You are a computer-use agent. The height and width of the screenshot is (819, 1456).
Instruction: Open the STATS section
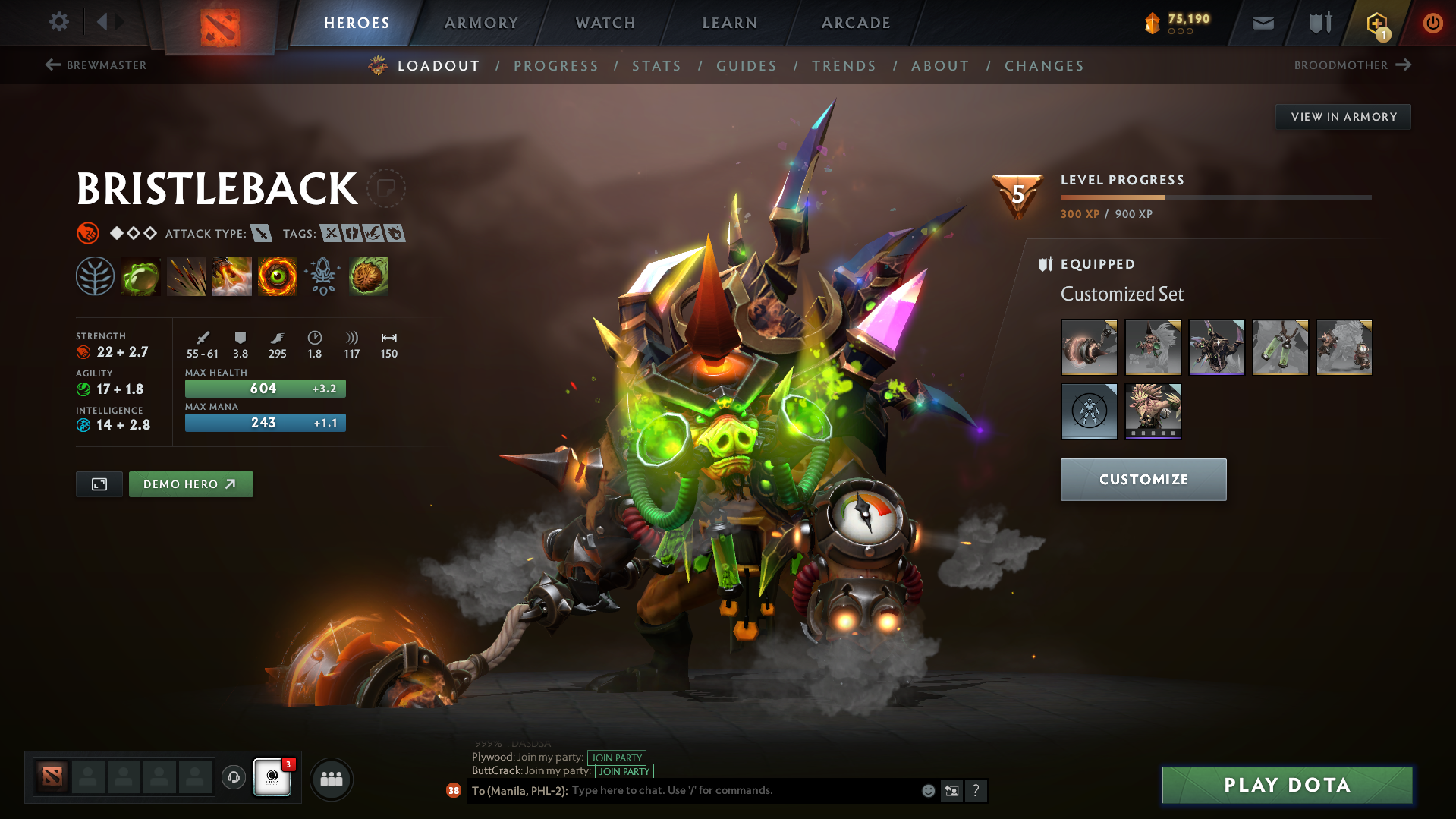(x=656, y=66)
